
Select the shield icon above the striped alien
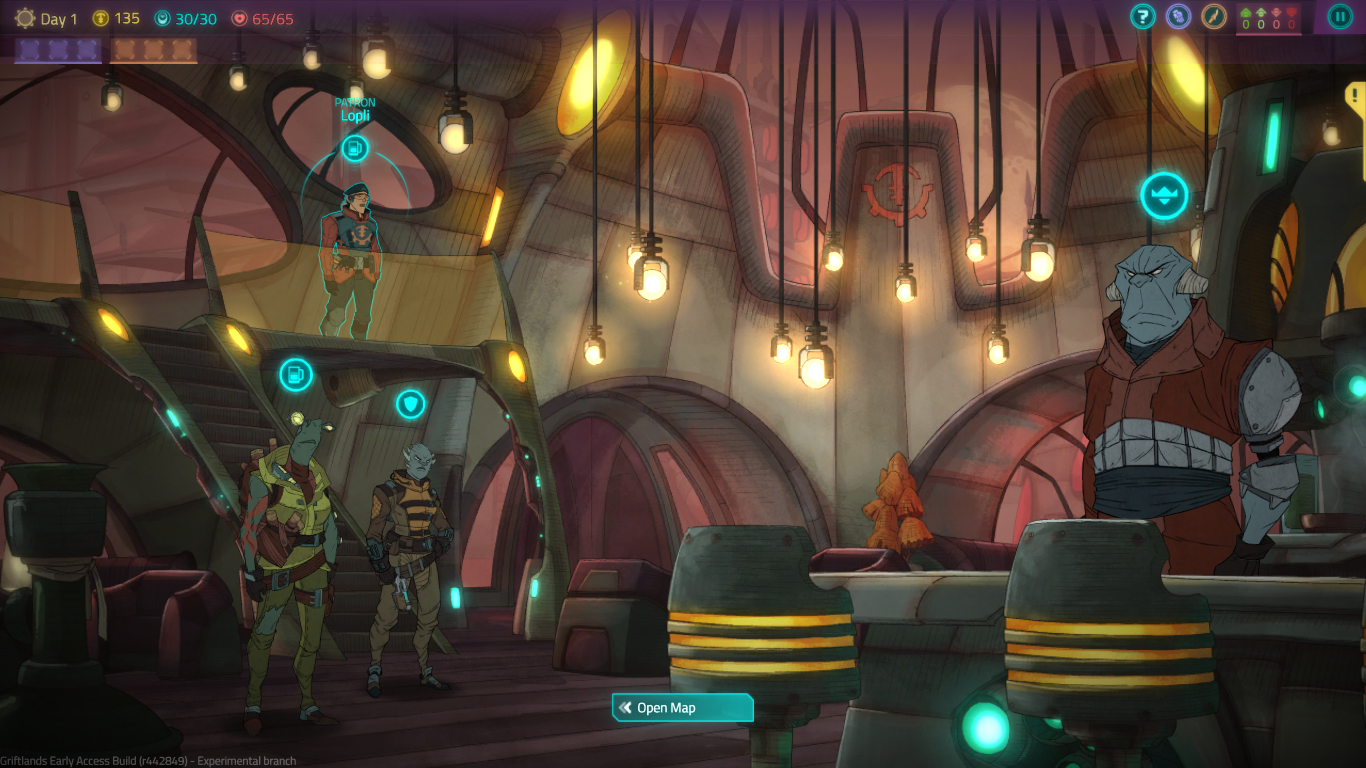click(x=410, y=404)
